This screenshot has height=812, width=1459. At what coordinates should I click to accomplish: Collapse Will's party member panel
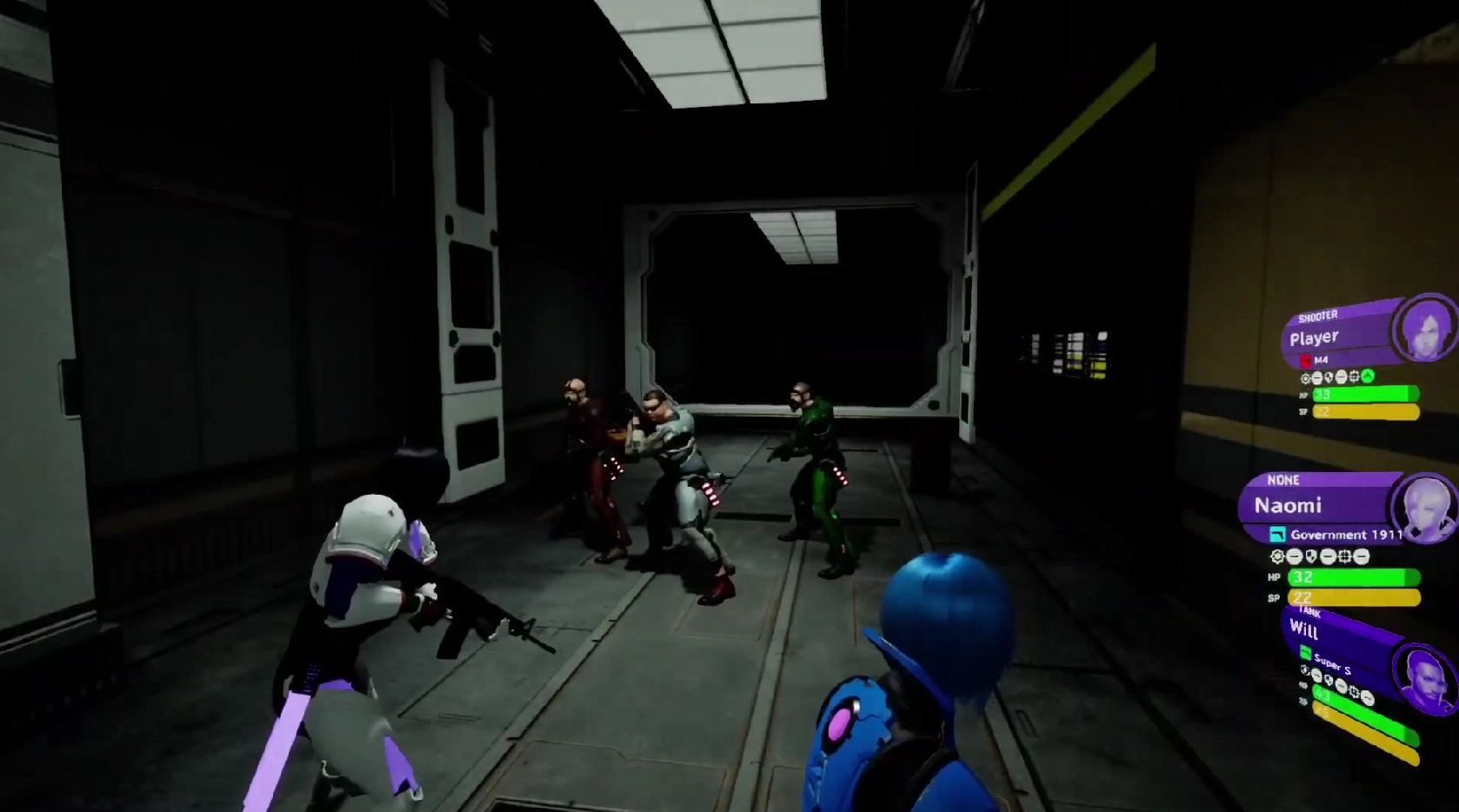coord(1303,630)
